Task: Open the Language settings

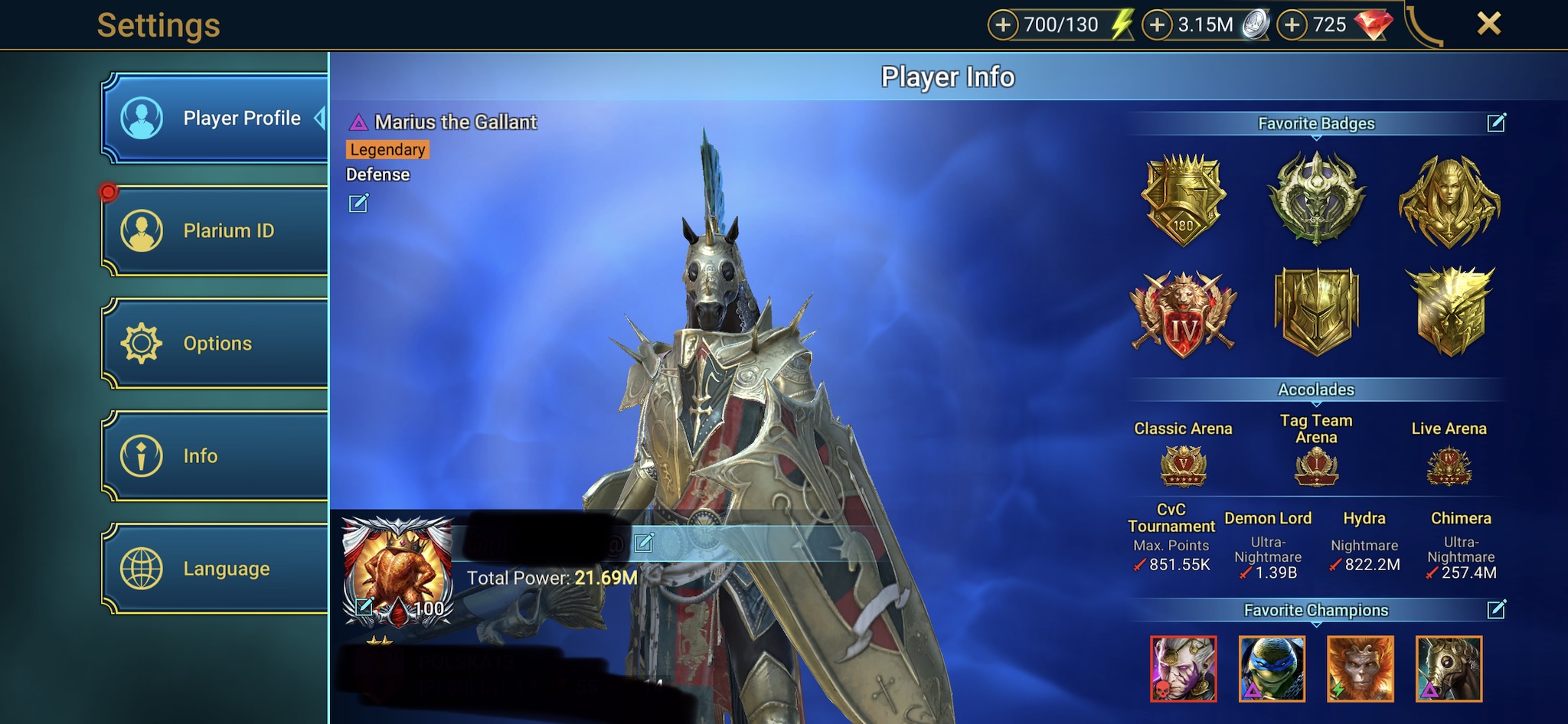Action: pyautogui.click(x=214, y=568)
